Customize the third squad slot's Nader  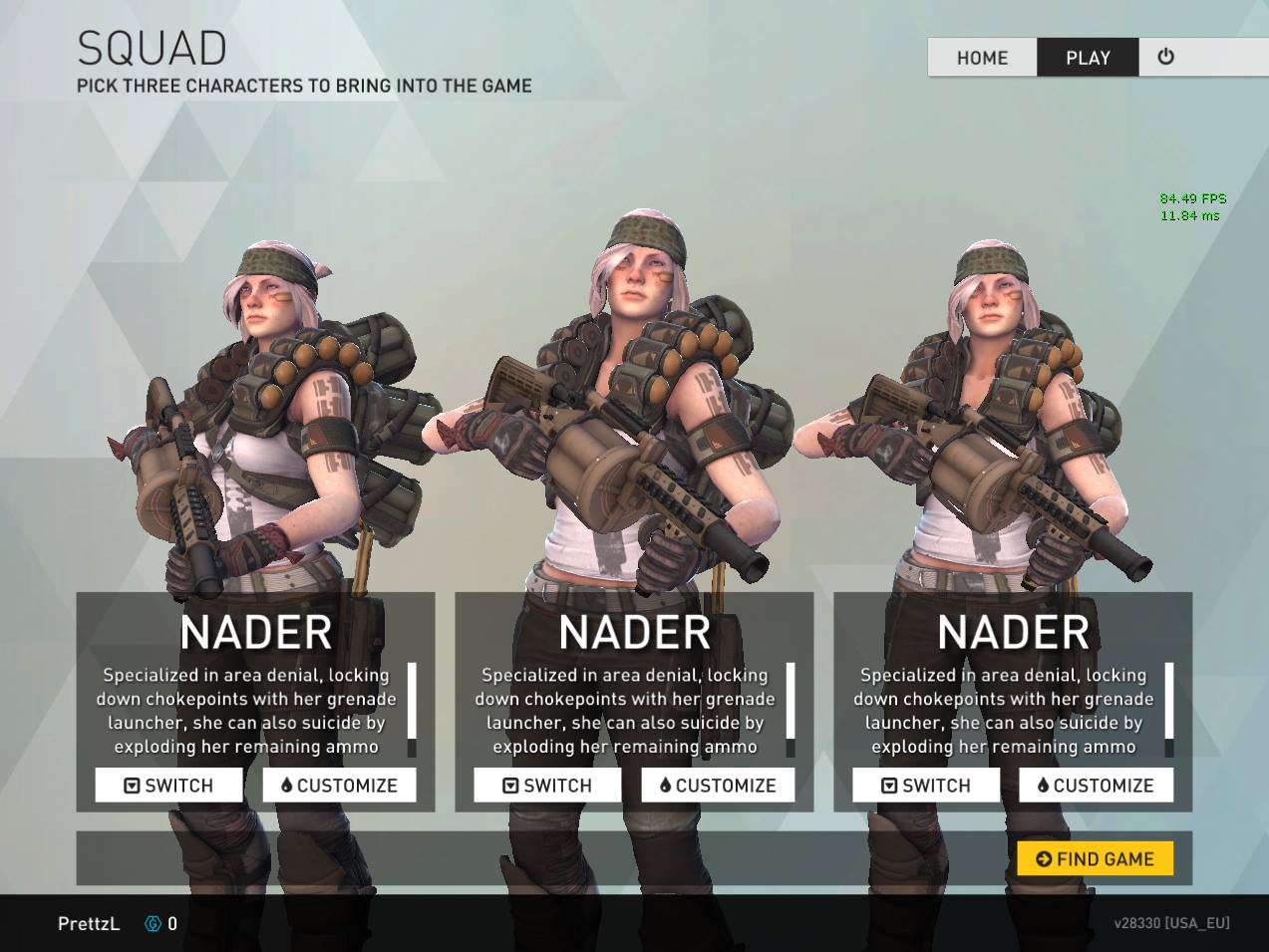coord(1096,786)
